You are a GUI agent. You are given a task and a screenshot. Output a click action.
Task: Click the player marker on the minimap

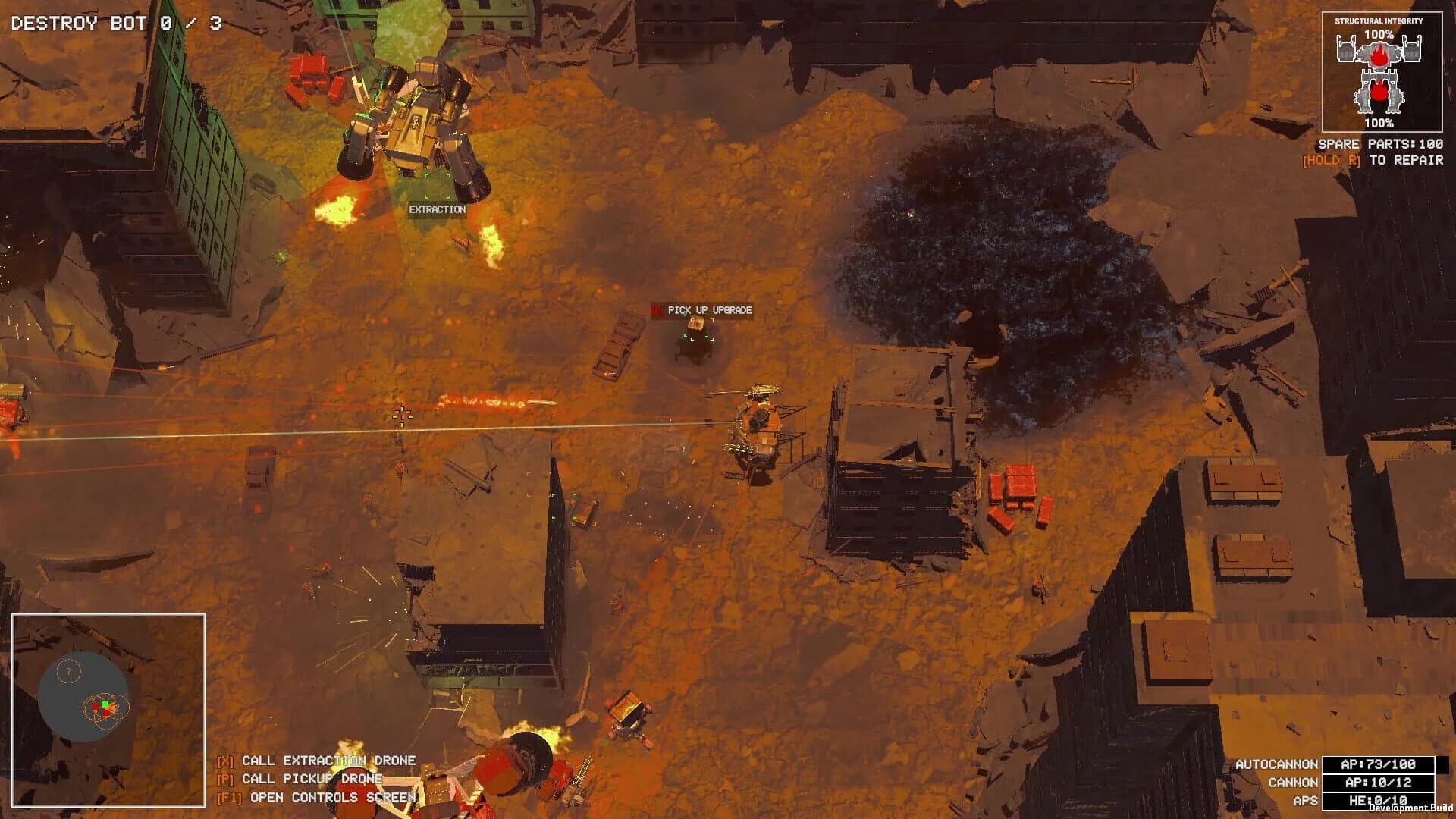pos(105,704)
